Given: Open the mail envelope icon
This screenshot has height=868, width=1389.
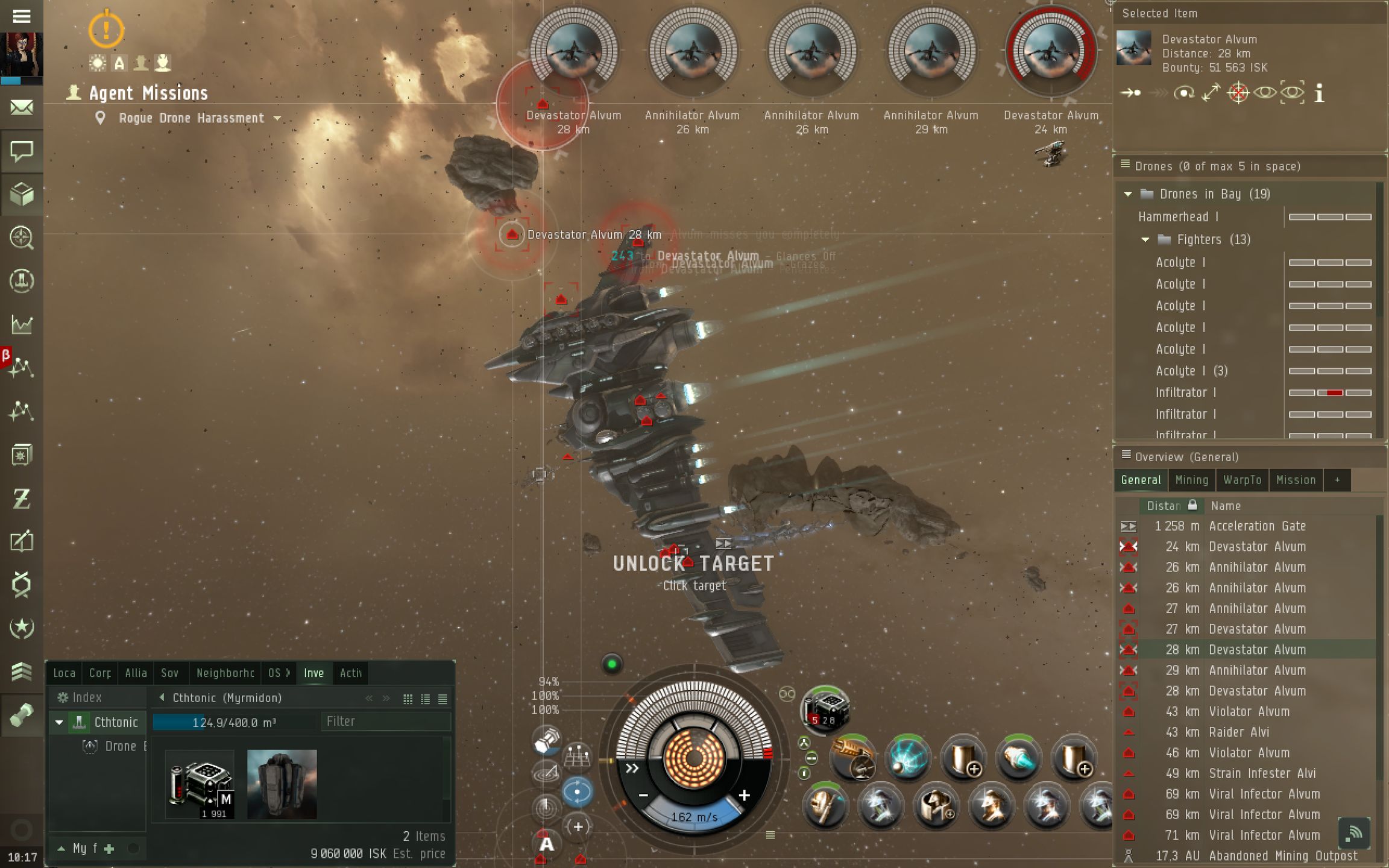Looking at the screenshot, I should click(x=22, y=108).
